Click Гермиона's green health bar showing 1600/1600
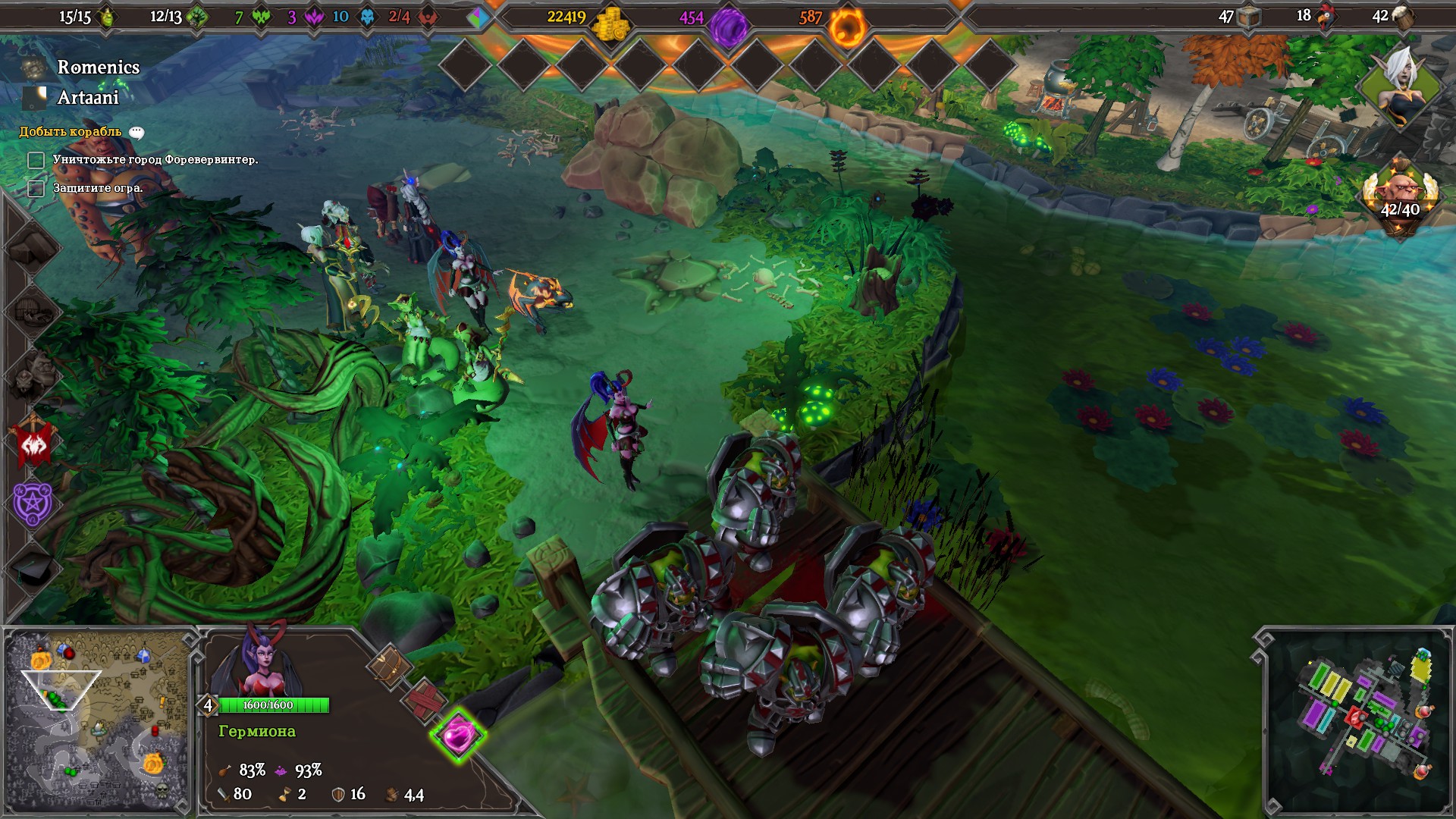The height and width of the screenshot is (819, 1456). coord(275,704)
